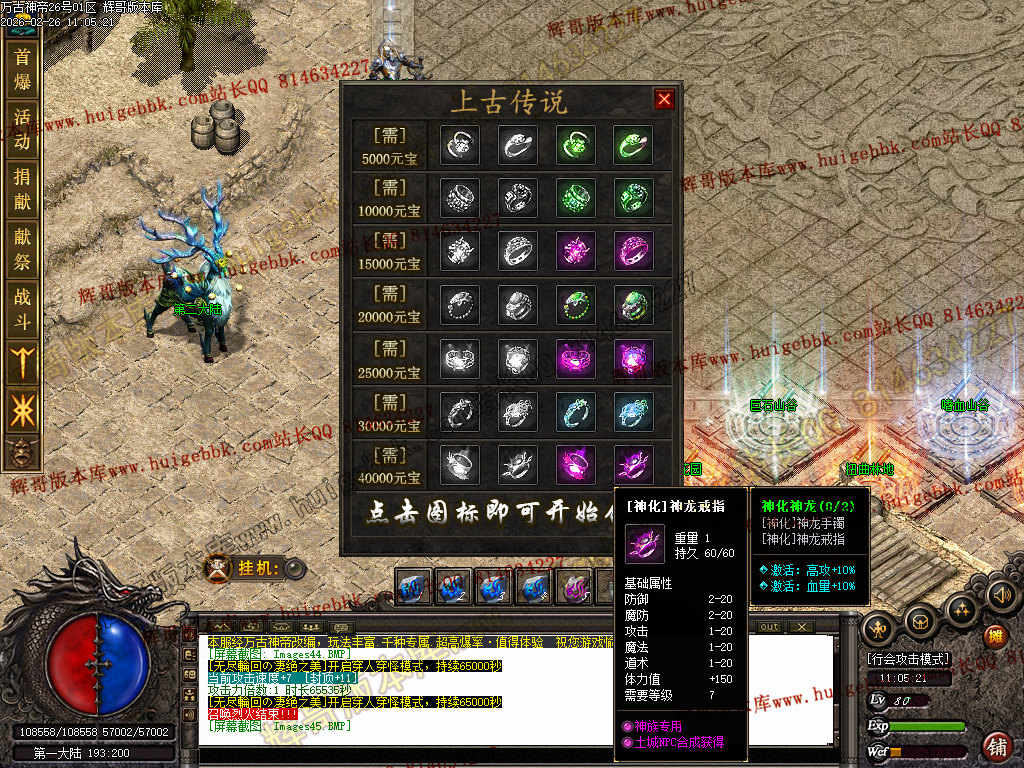
Task: Click the golden arrow rune button
Action: [x=22, y=361]
